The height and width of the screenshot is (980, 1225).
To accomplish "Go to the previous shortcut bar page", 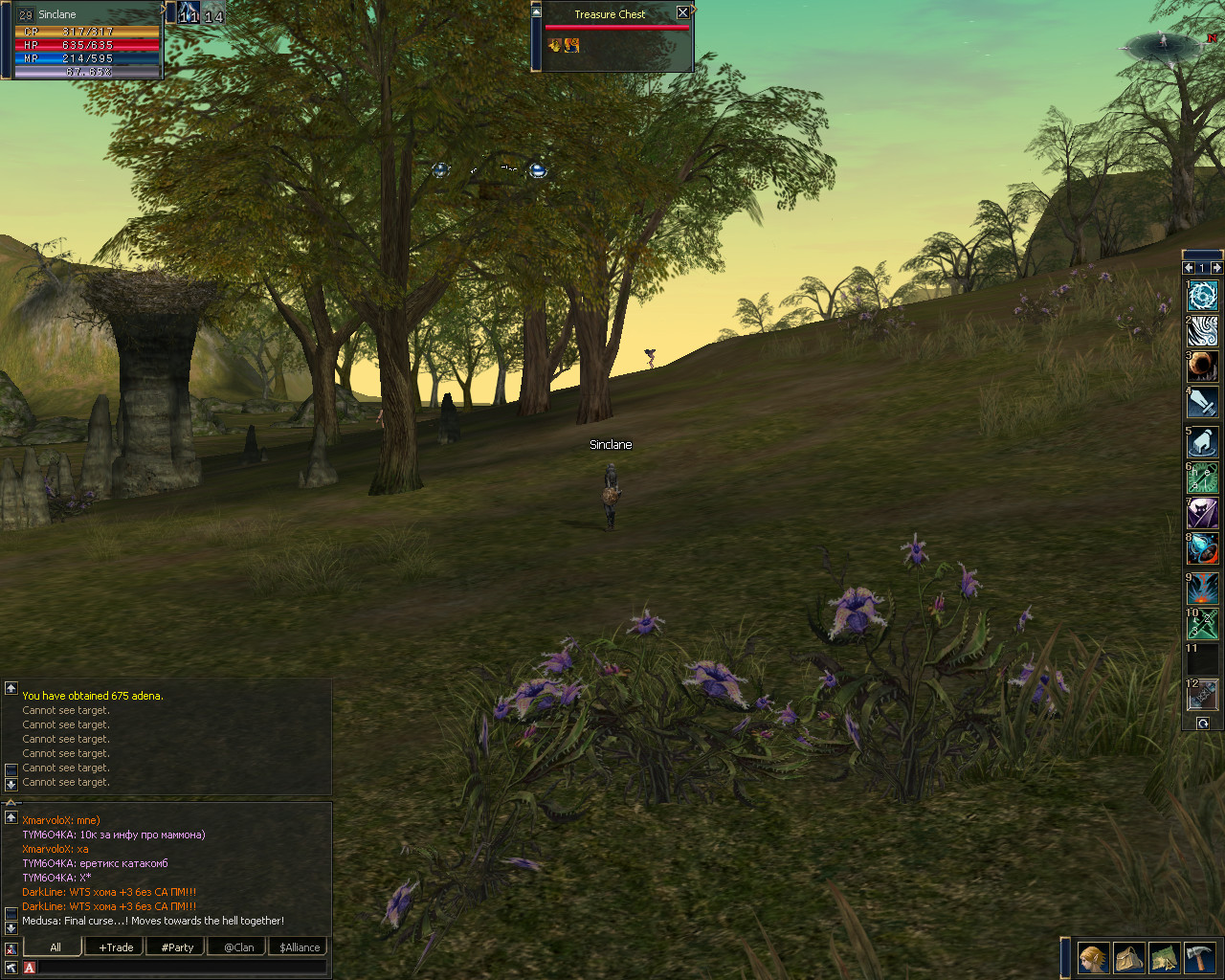I will point(1189,268).
